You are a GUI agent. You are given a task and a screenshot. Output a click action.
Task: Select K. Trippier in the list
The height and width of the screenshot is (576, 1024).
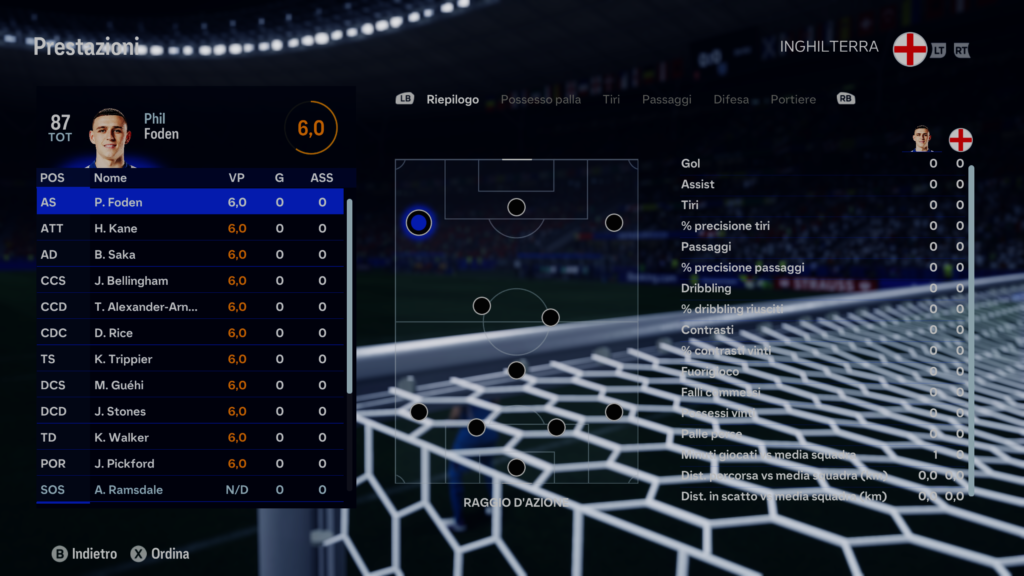(x=190, y=359)
